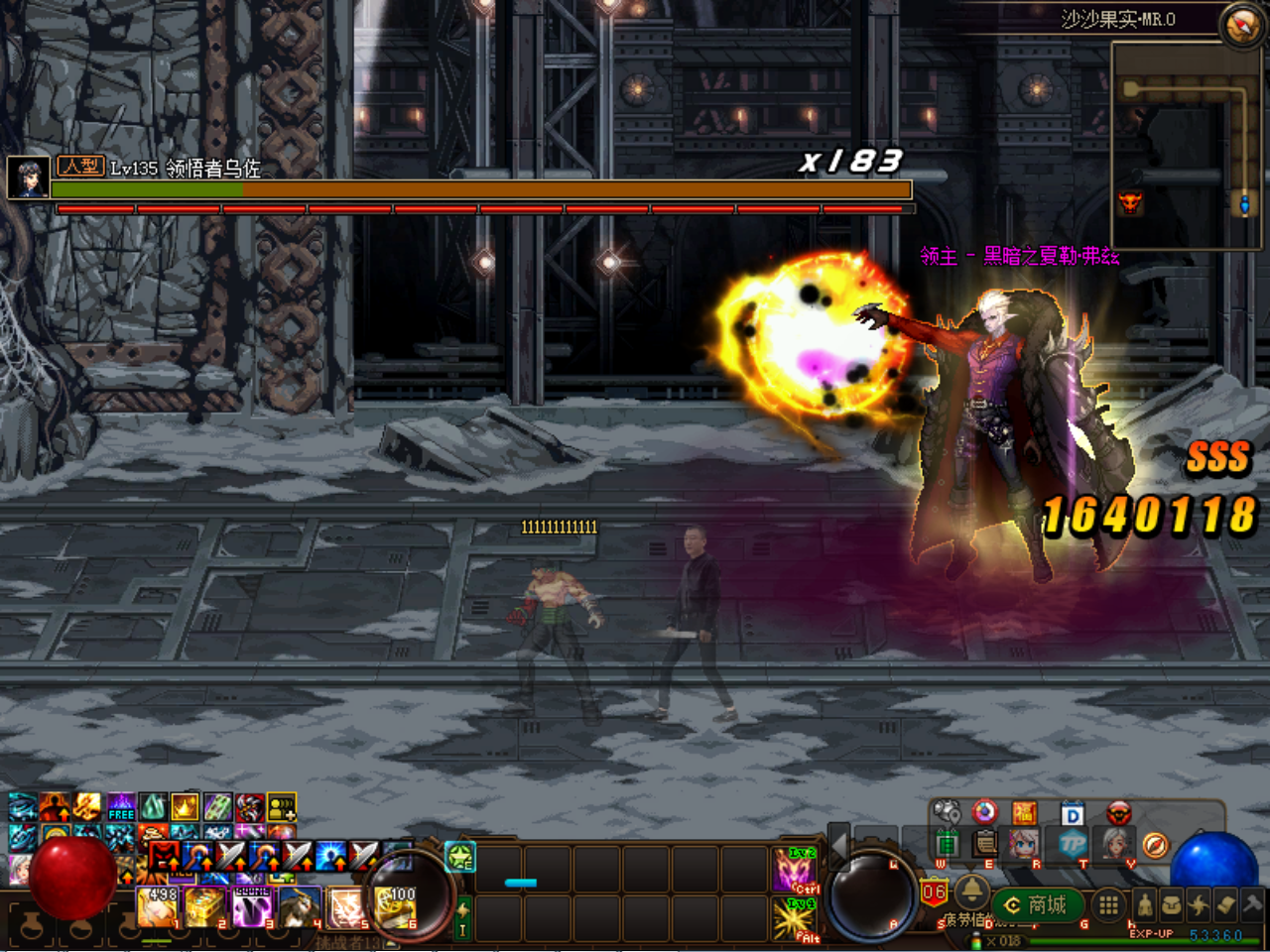Image resolution: width=1270 pixels, height=952 pixels.
Task: Click the notification bell button
Action: 971,891
